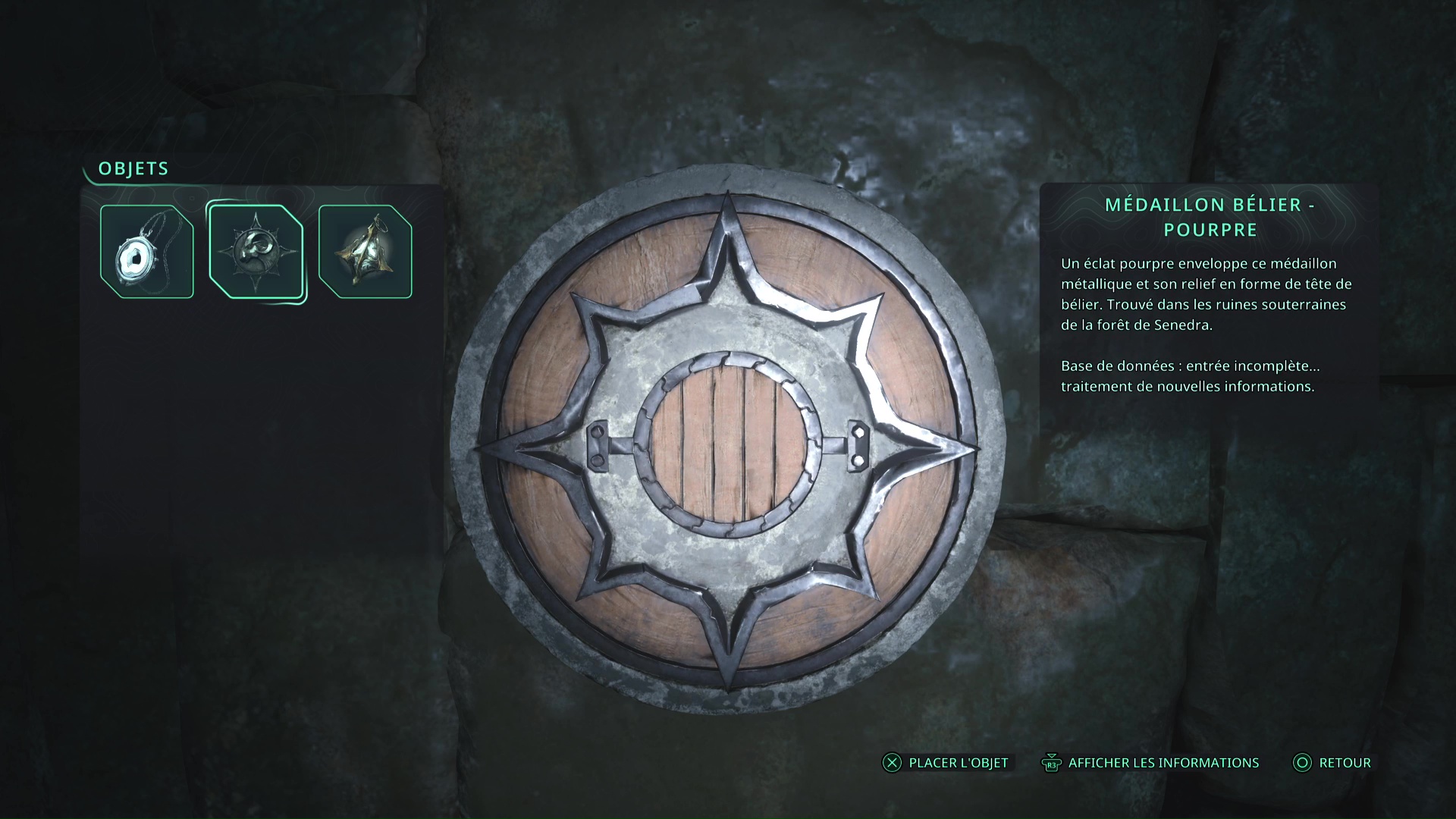The height and width of the screenshot is (819, 1456).
Task: Pick the pointed gold-and-silver relic item
Action: tap(366, 252)
